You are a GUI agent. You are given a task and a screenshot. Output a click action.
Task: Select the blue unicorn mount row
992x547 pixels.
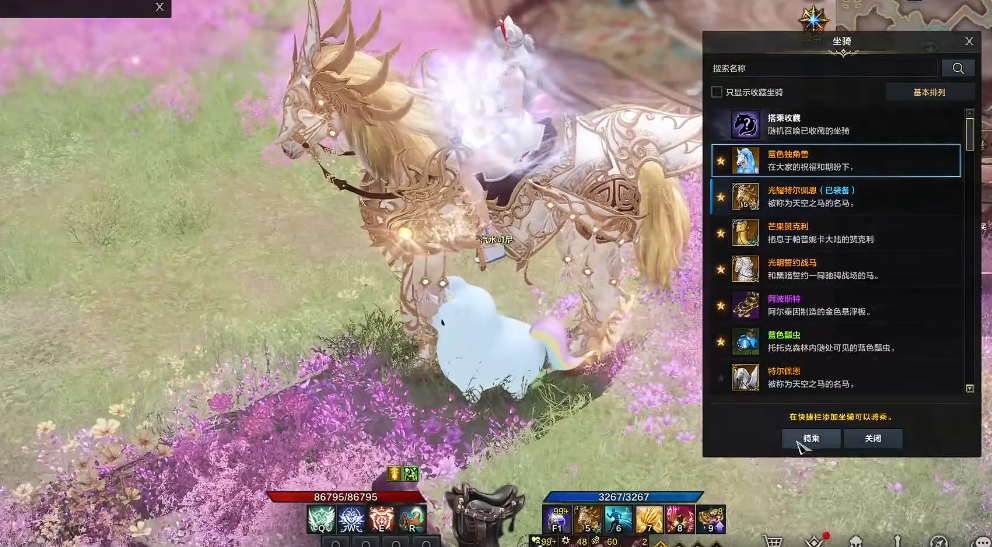click(x=836, y=160)
